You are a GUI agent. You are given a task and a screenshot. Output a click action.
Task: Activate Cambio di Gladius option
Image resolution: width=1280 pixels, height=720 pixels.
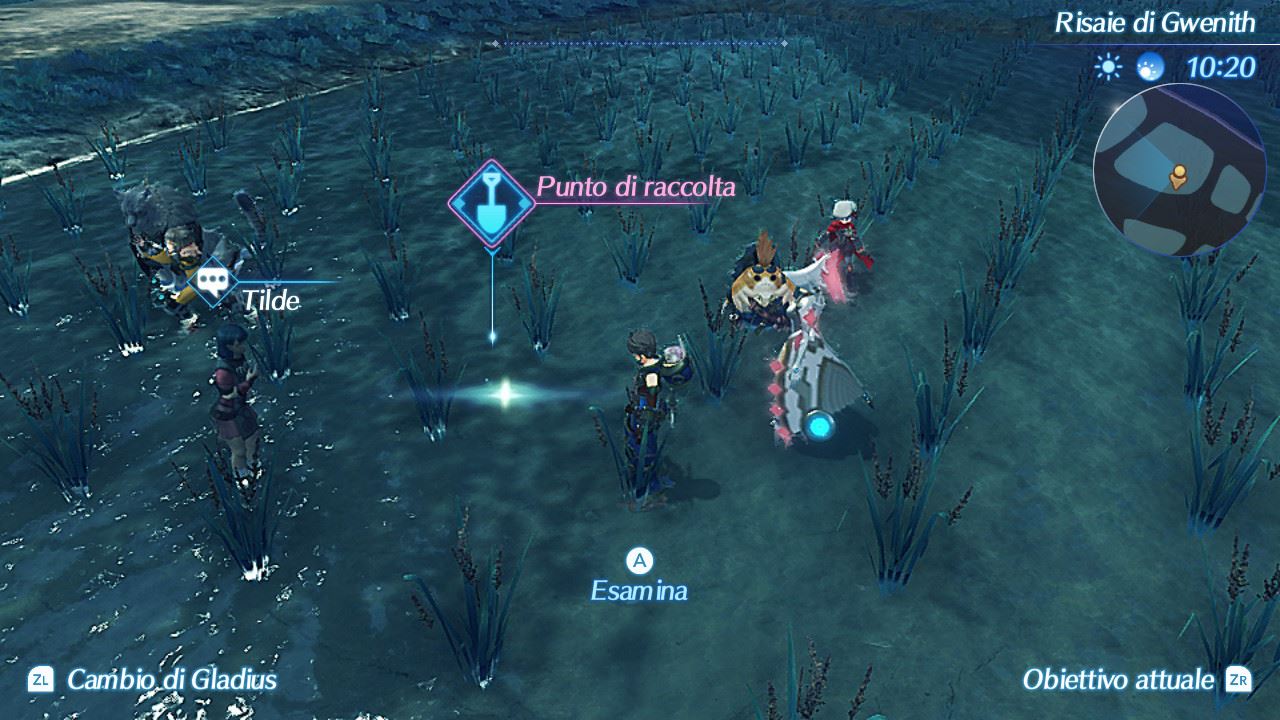[x=153, y=680]
